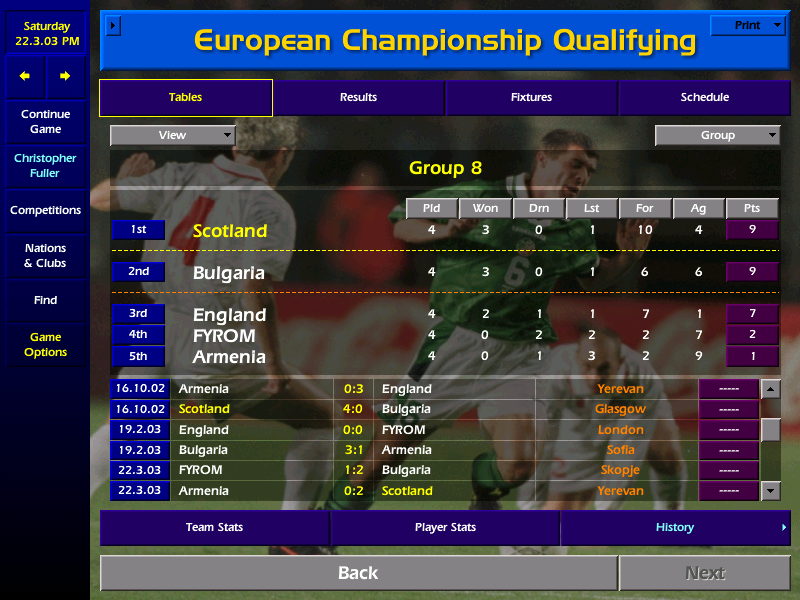Open the View dropdown

click(172, 135)
